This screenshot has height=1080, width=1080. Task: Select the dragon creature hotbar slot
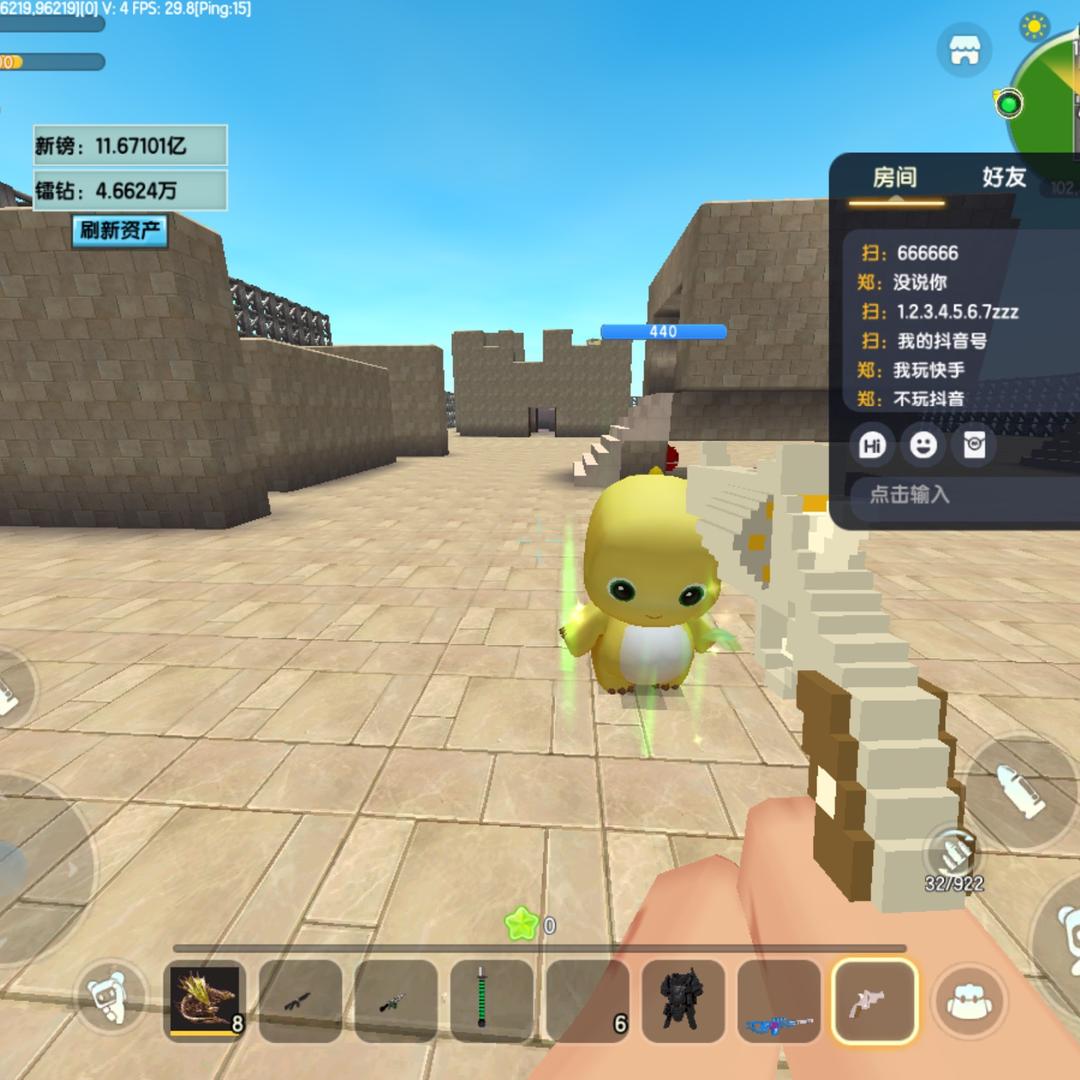point(204,1000)
